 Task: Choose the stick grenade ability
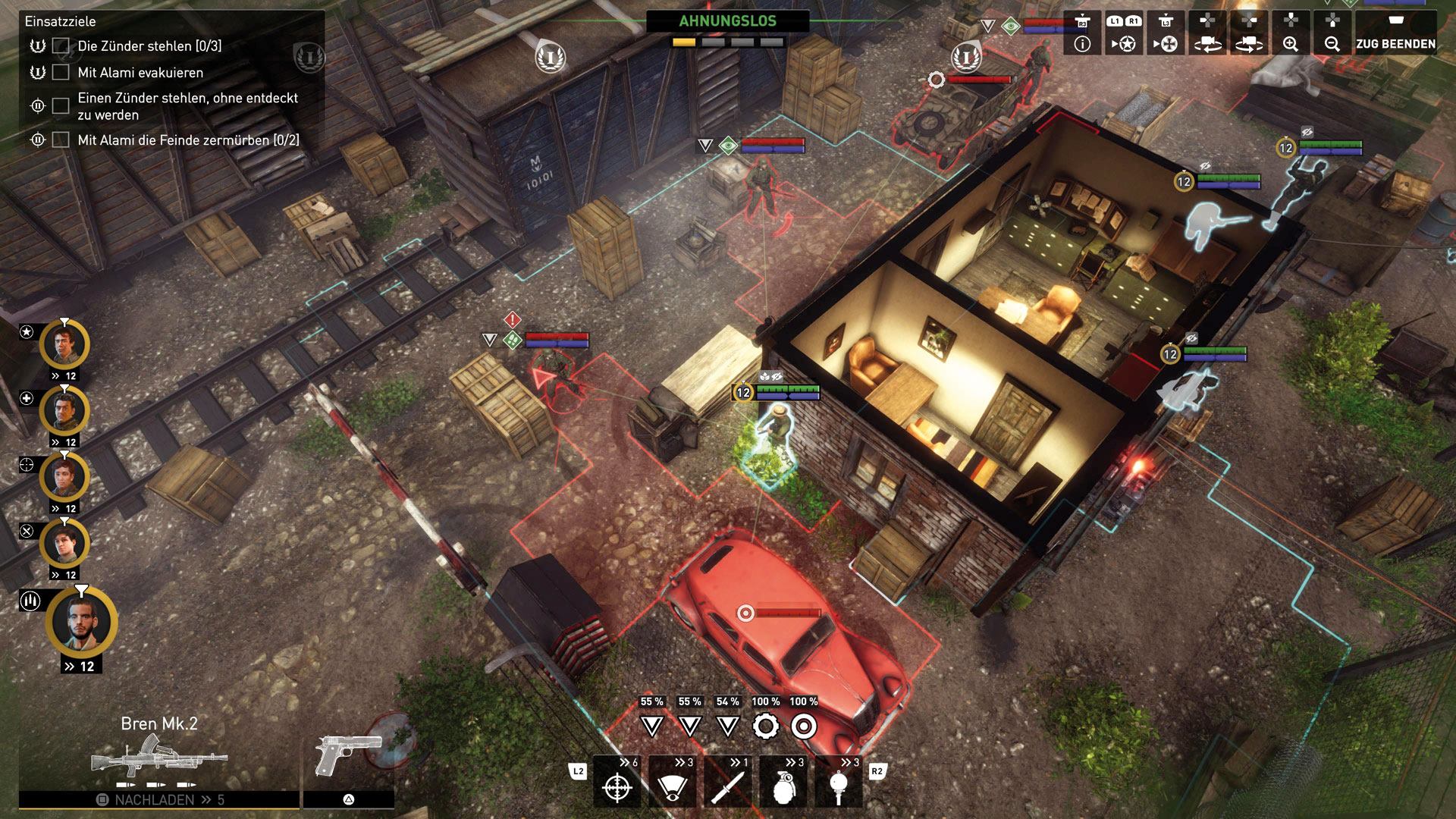pos(839,783)
